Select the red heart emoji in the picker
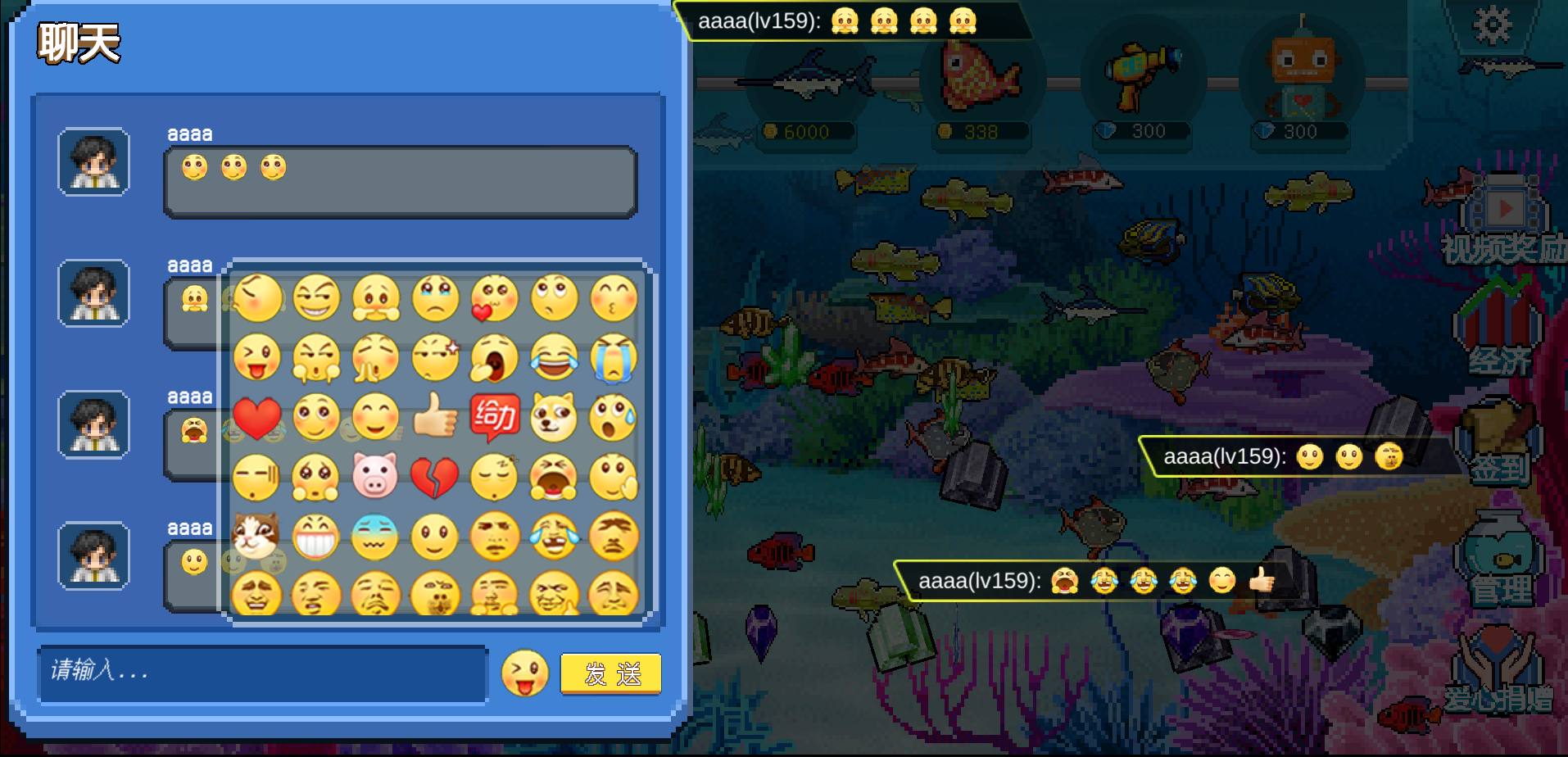This screenshot has height=757, width=1568. click(256, 417)
